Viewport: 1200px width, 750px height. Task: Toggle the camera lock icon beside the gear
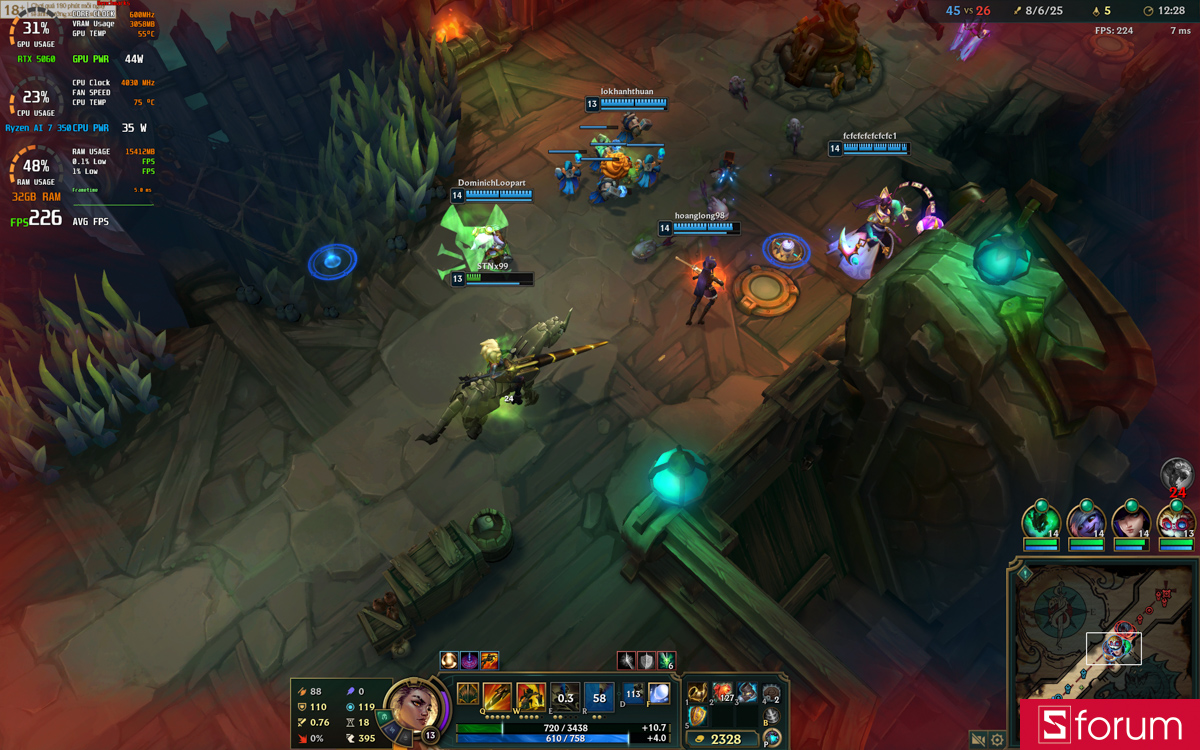coord(979,740)
